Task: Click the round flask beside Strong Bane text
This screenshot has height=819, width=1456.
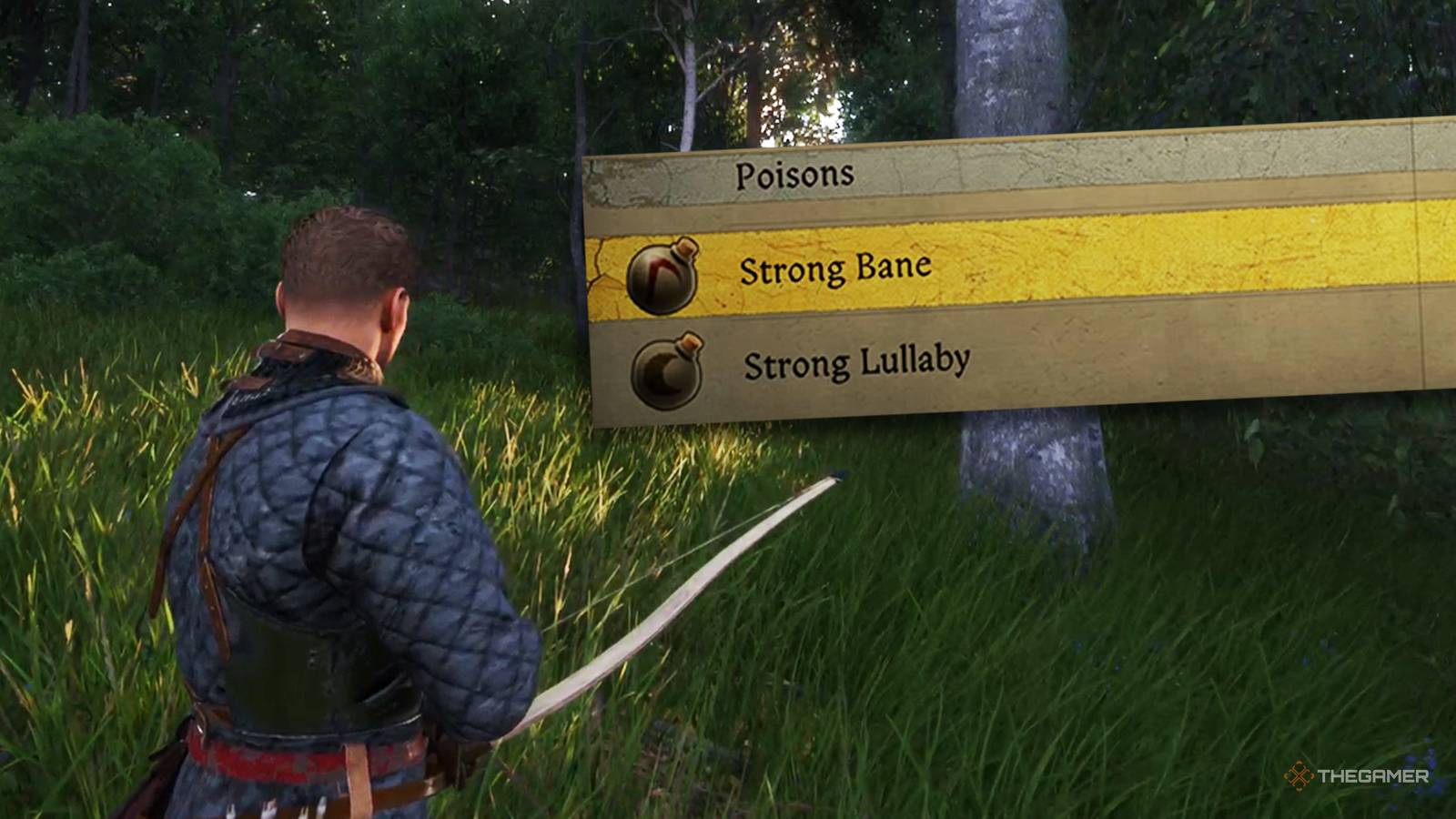Action: [x=660, y=276]
